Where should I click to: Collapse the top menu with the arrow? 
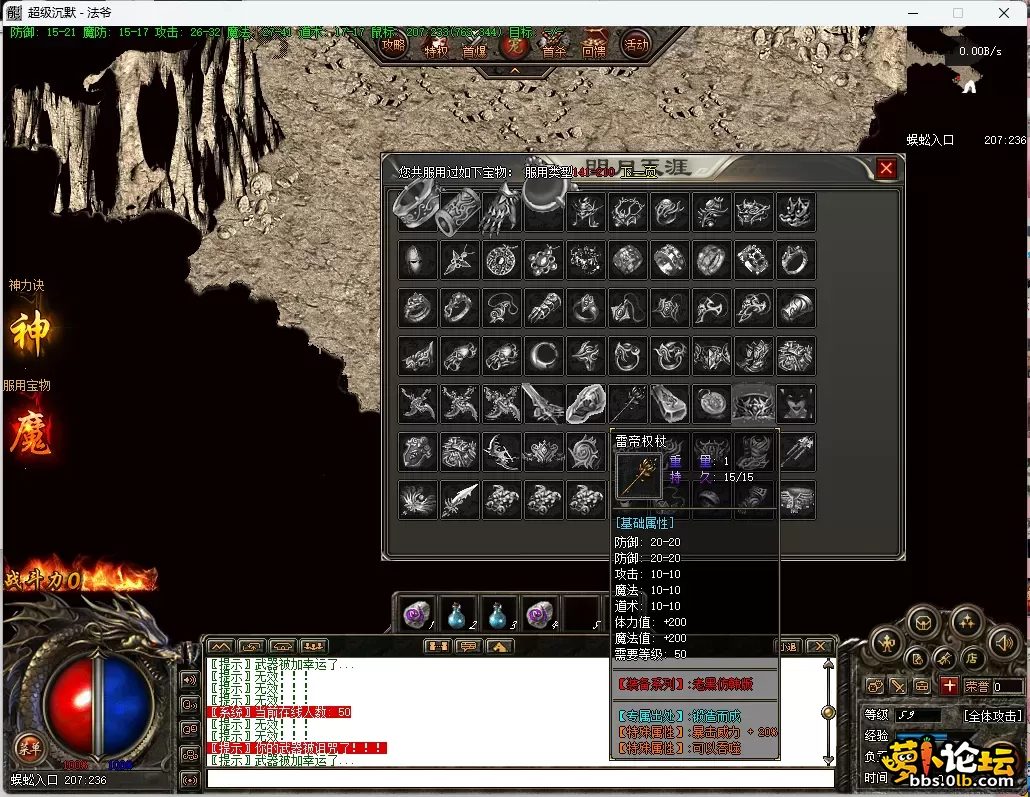point(514,71)
